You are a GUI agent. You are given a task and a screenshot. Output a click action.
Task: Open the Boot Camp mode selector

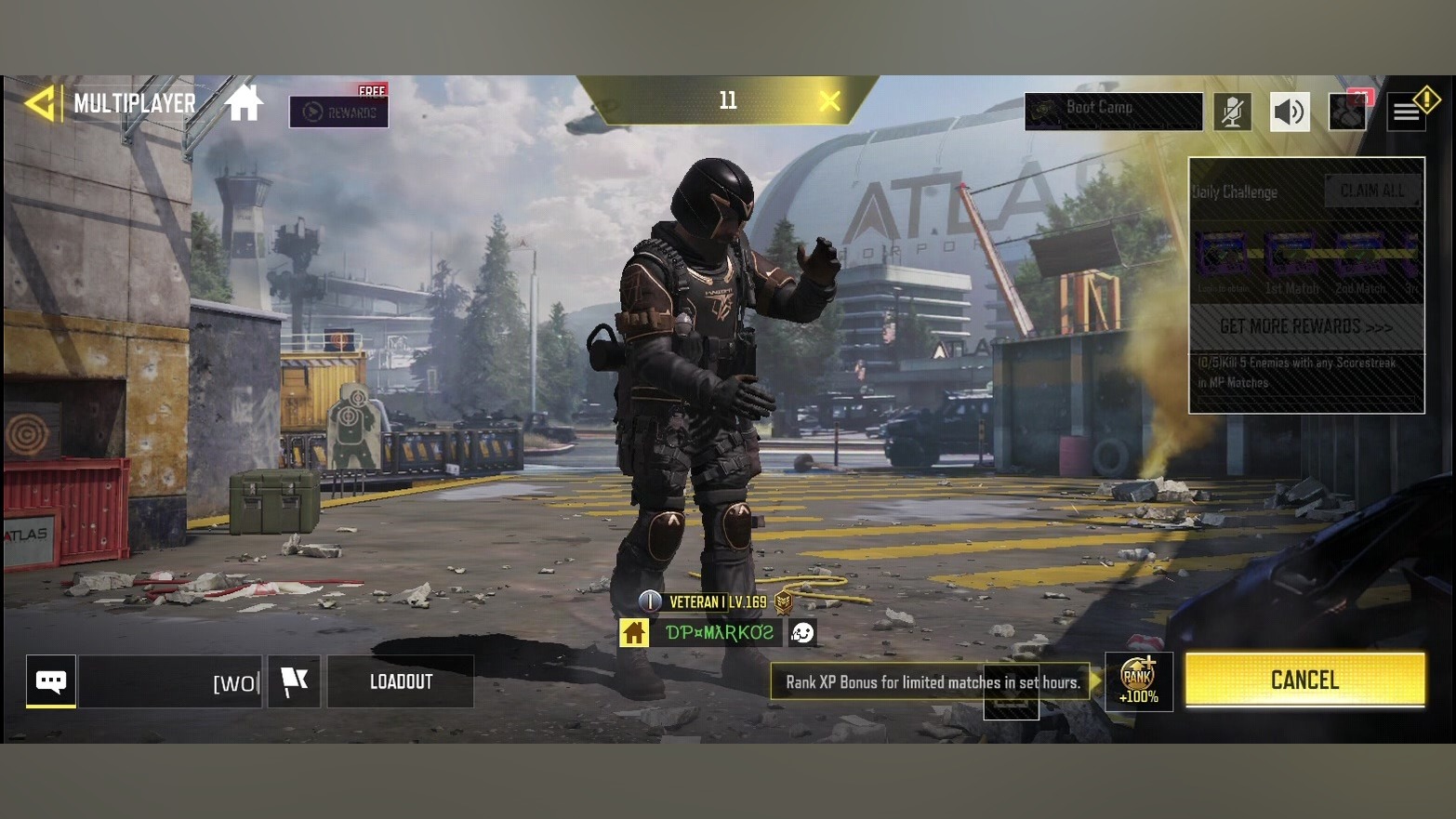coord(1113,112)
